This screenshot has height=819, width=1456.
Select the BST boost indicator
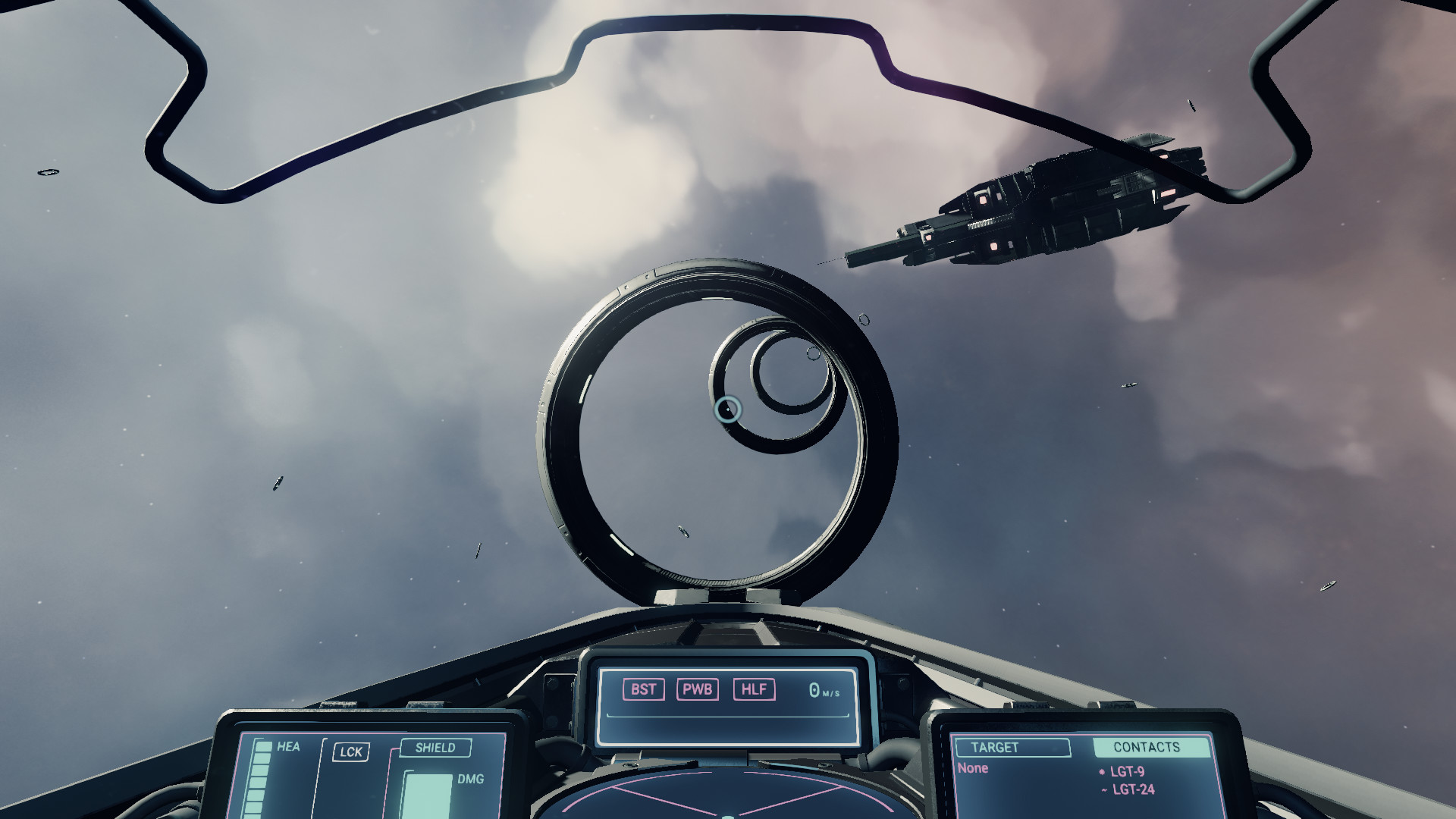(644, 689)
